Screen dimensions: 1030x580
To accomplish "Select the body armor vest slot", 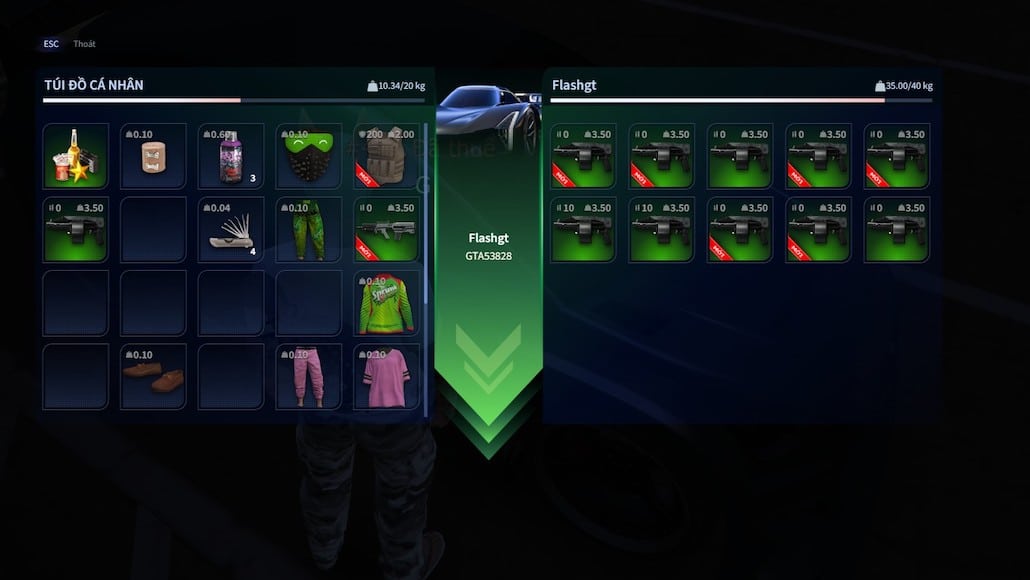I will coord(386,156).
